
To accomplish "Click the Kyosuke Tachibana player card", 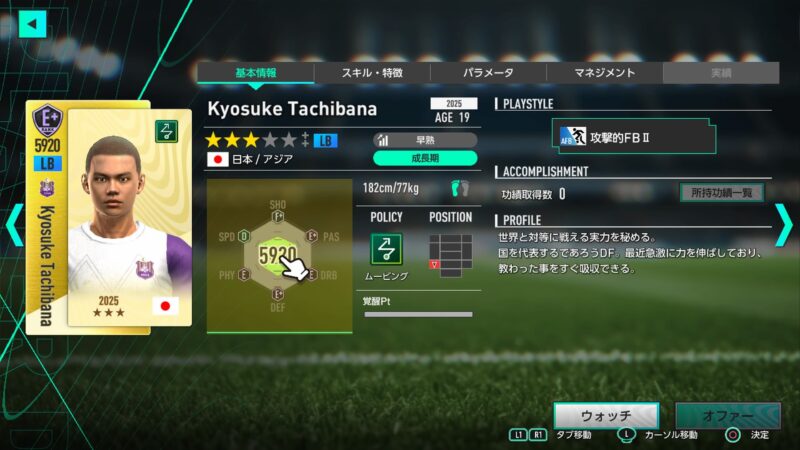I will click(97, 217).
